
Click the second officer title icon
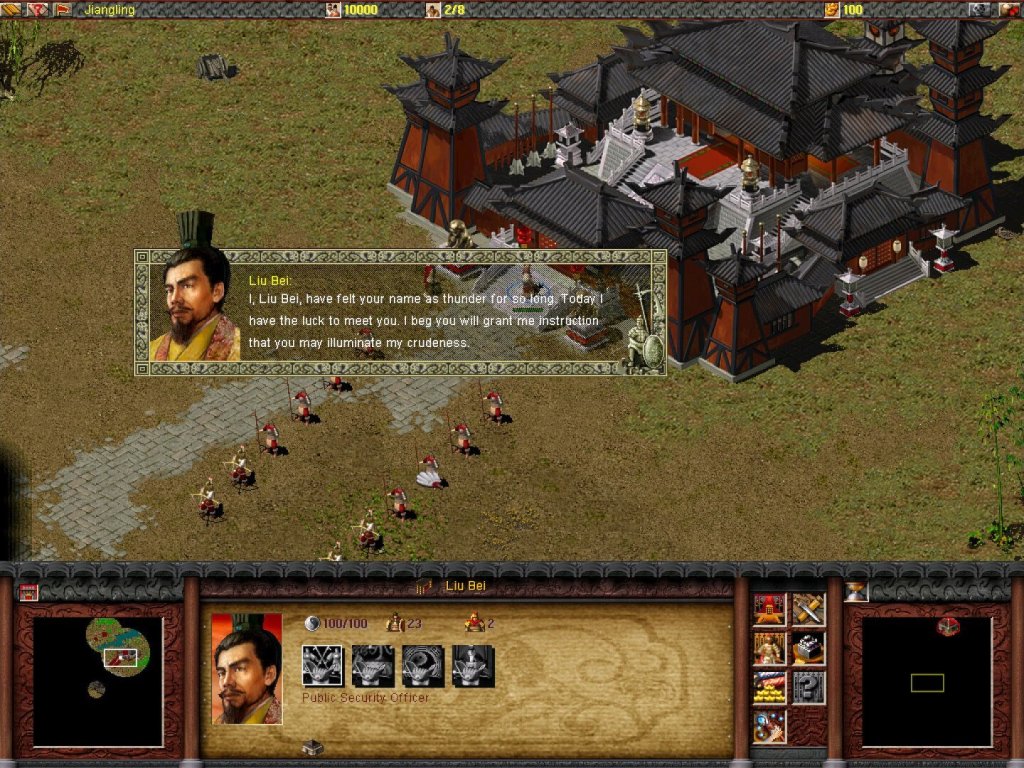tap(372, 666)
